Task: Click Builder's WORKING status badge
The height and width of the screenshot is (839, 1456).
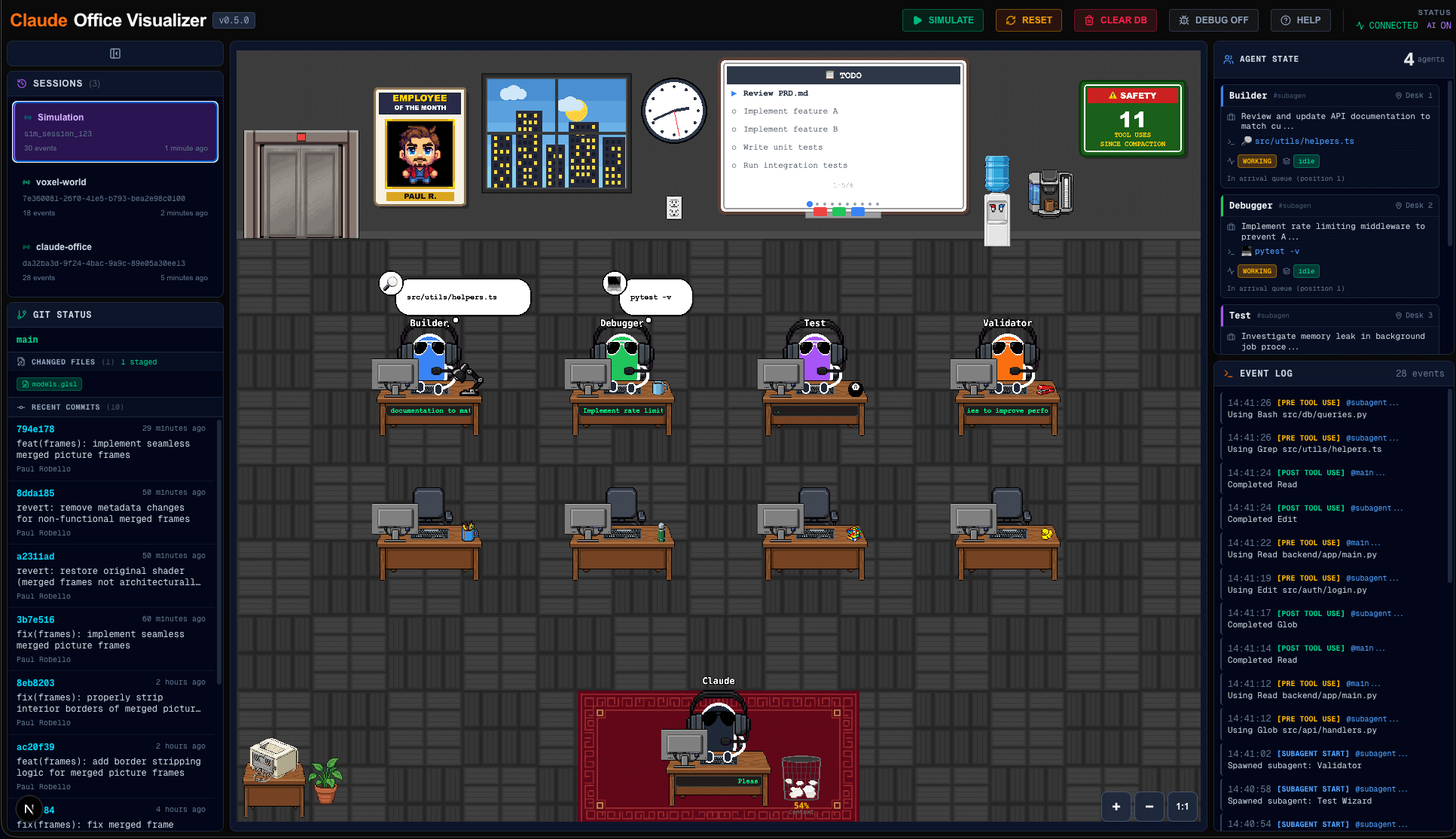Action: (x=1256, y=161)
